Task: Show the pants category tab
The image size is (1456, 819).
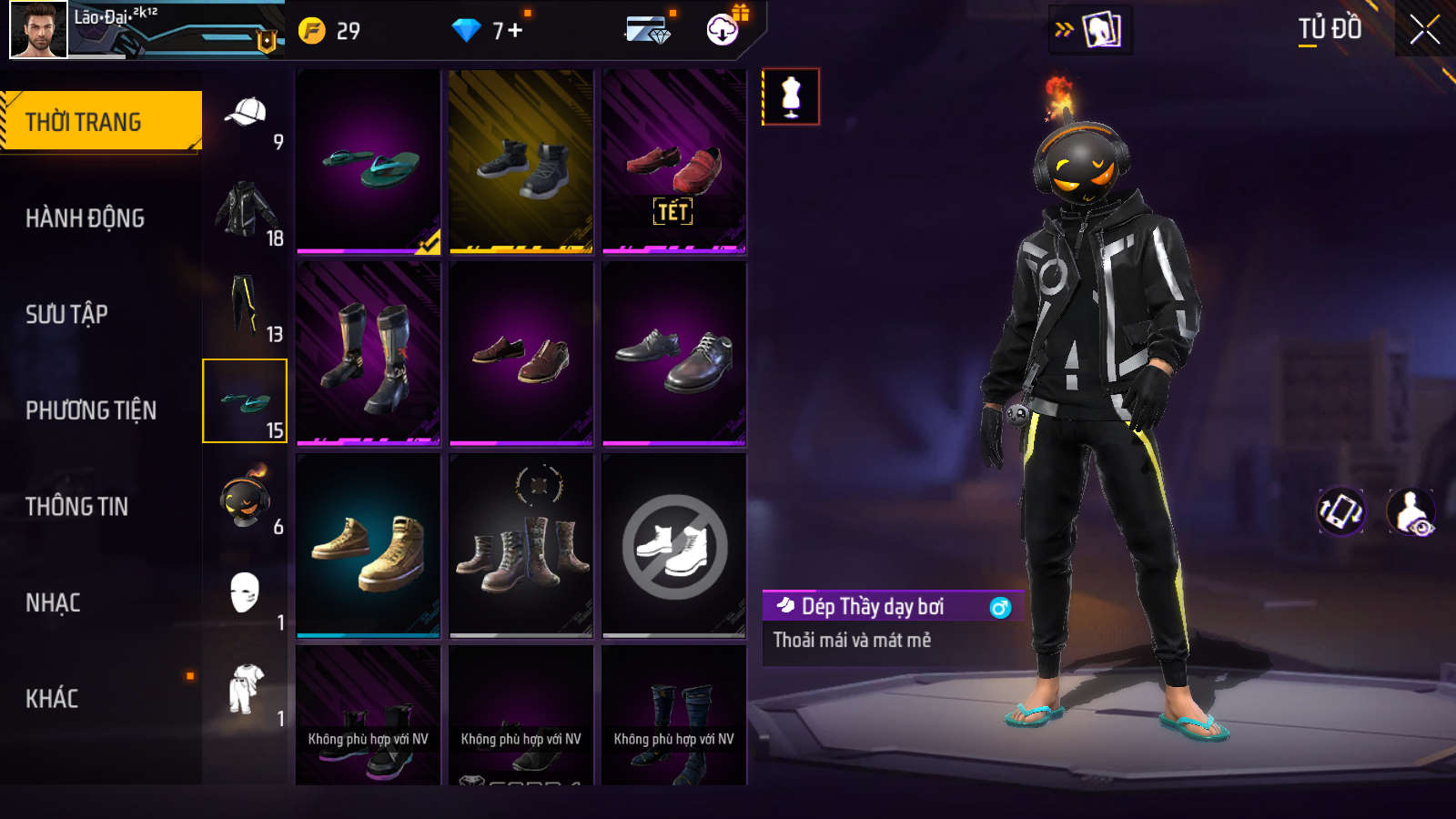Action: point(244,306)
